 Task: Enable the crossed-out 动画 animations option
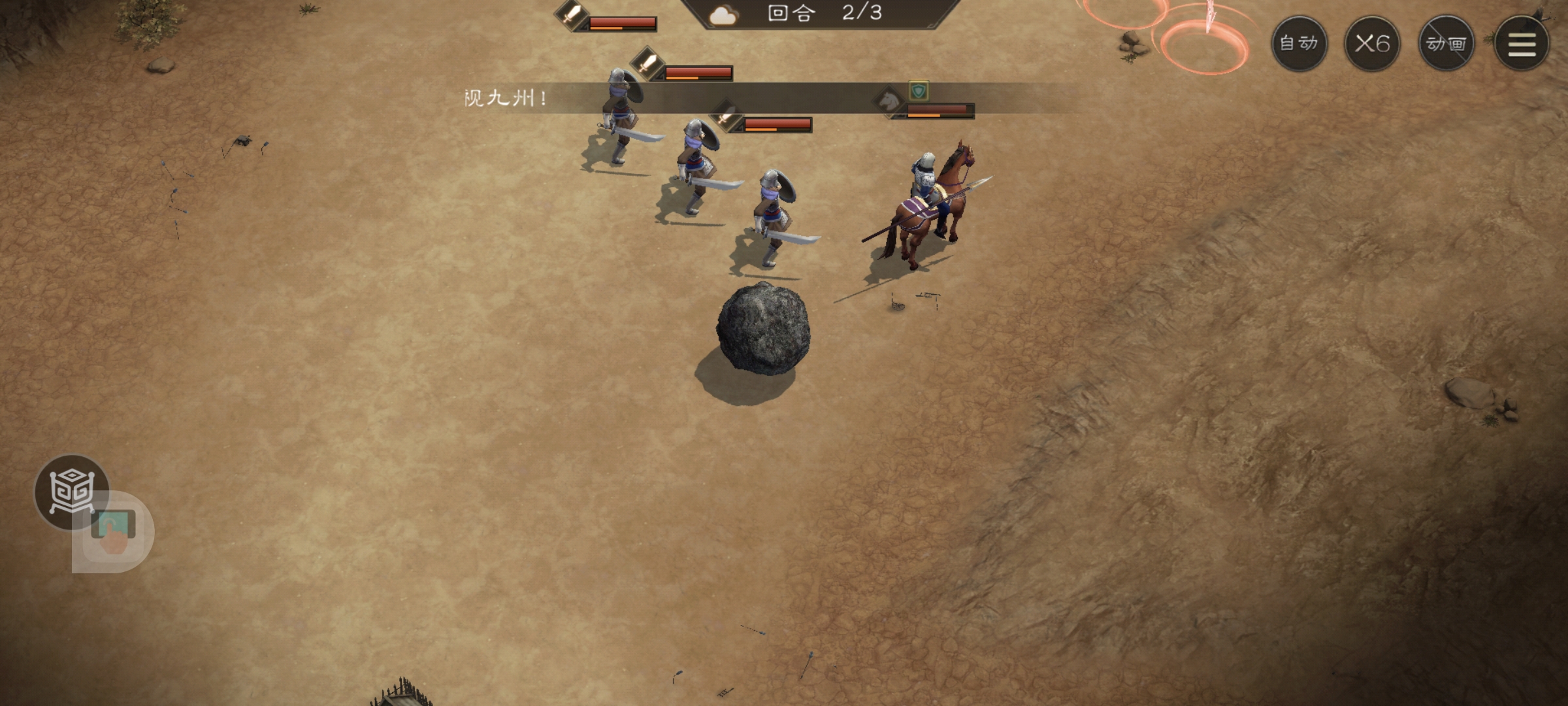[1447, 44]
